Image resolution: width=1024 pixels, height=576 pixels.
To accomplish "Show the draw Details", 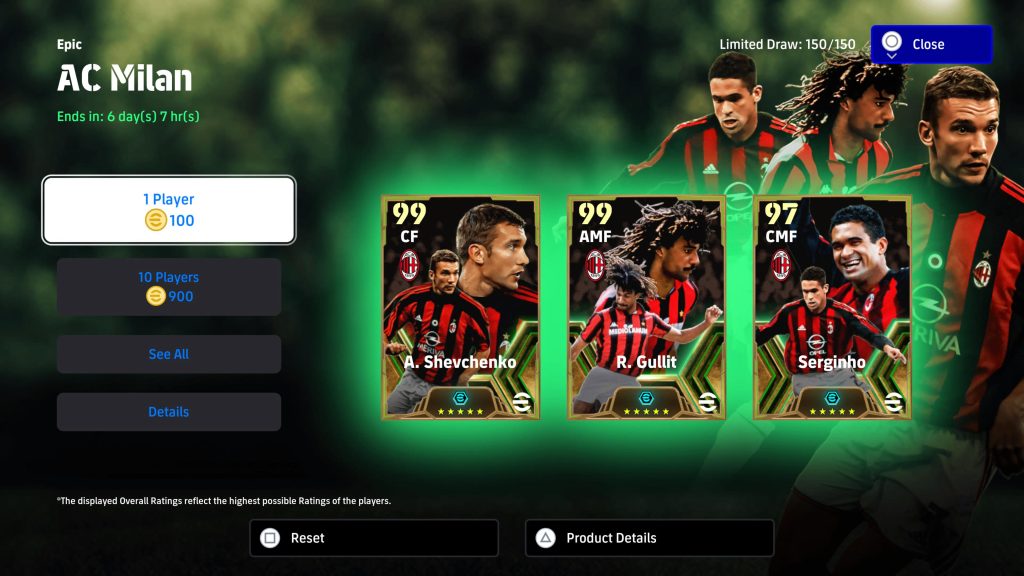I will (168, 412).
